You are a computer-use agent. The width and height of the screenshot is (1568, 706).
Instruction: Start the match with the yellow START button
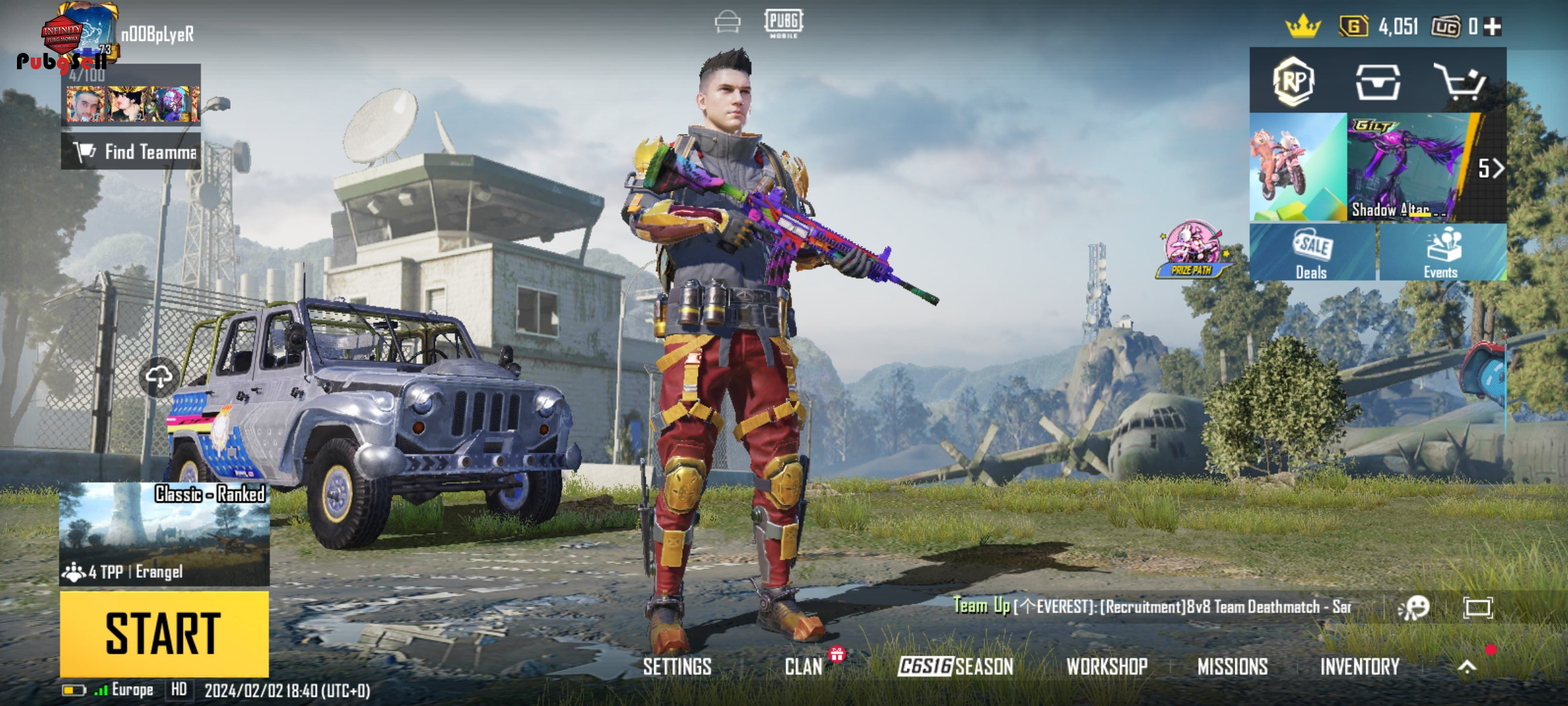point(164,633)
